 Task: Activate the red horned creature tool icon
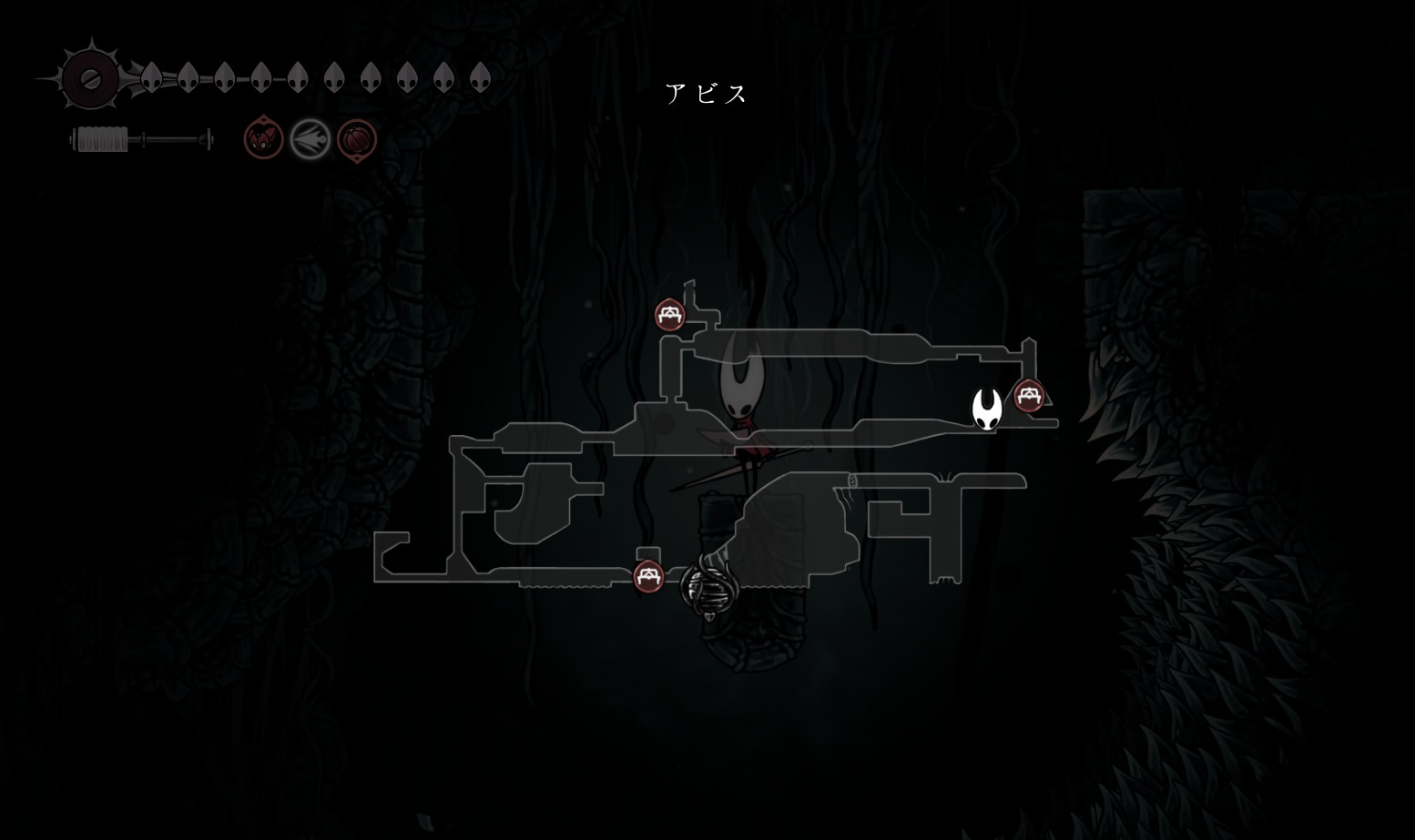pyautogui.click(x=263, y=139)
